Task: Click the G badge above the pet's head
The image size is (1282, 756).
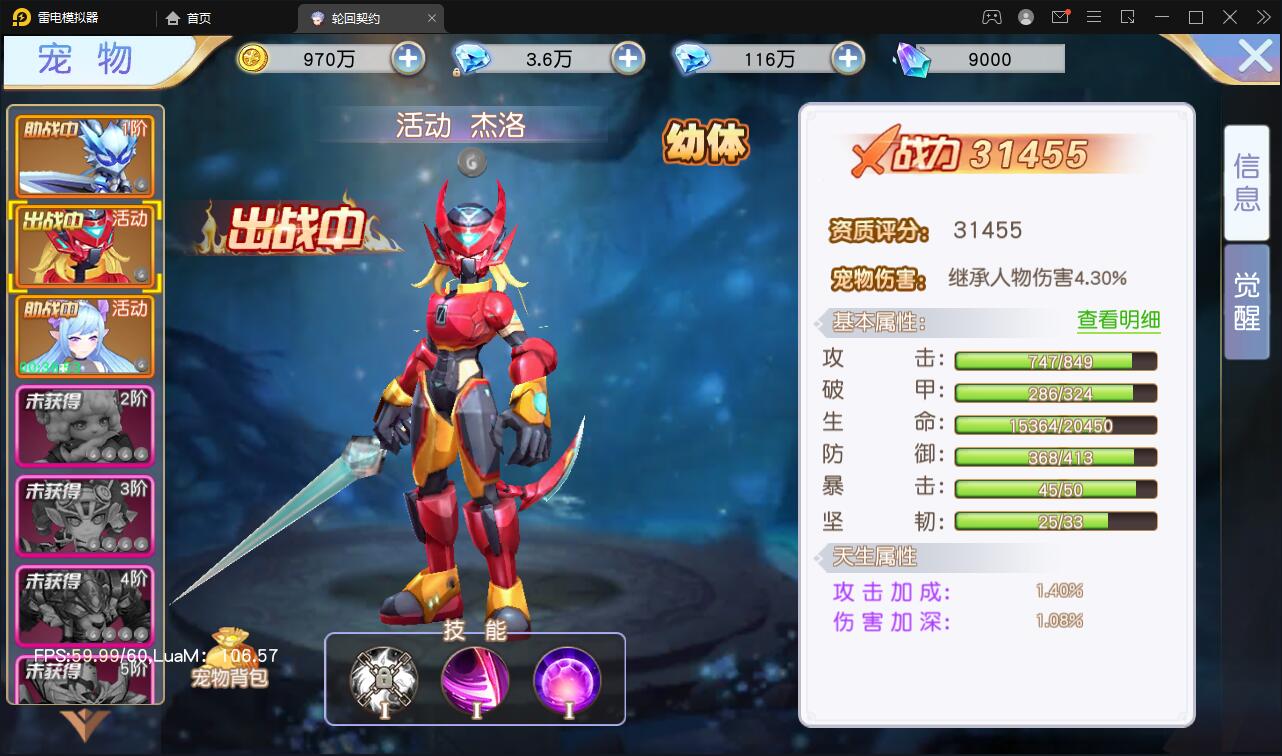Action: (x=471, y=160)
